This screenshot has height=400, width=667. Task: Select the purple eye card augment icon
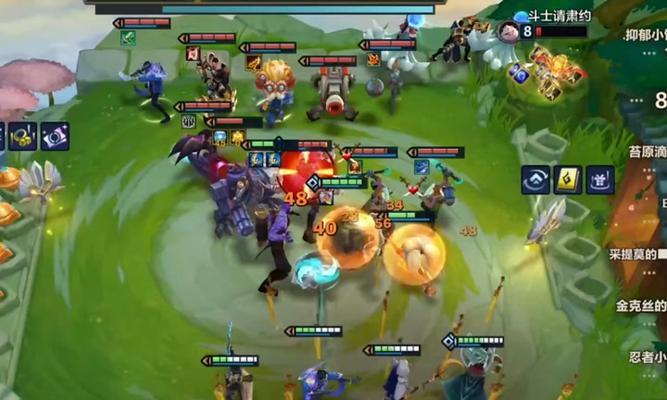54,136
